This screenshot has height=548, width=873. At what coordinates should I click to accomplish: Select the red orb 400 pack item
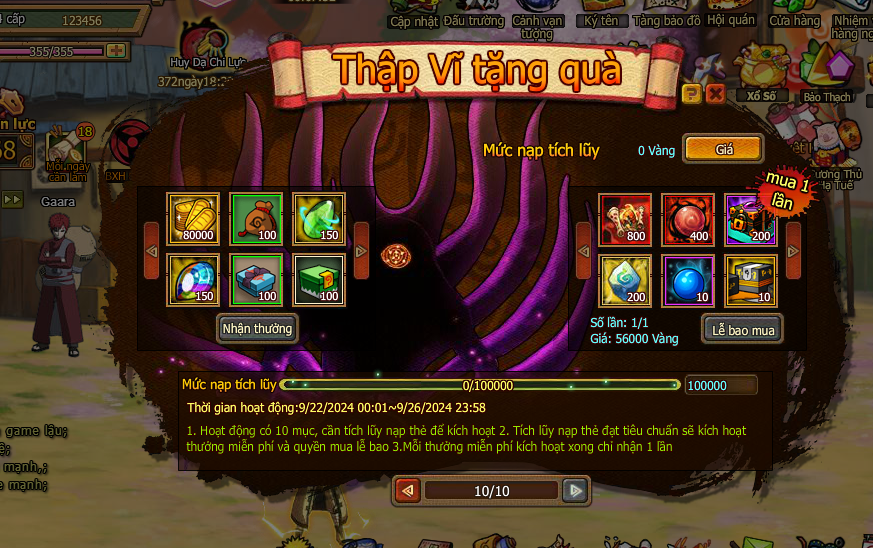[x=688, y=220]
